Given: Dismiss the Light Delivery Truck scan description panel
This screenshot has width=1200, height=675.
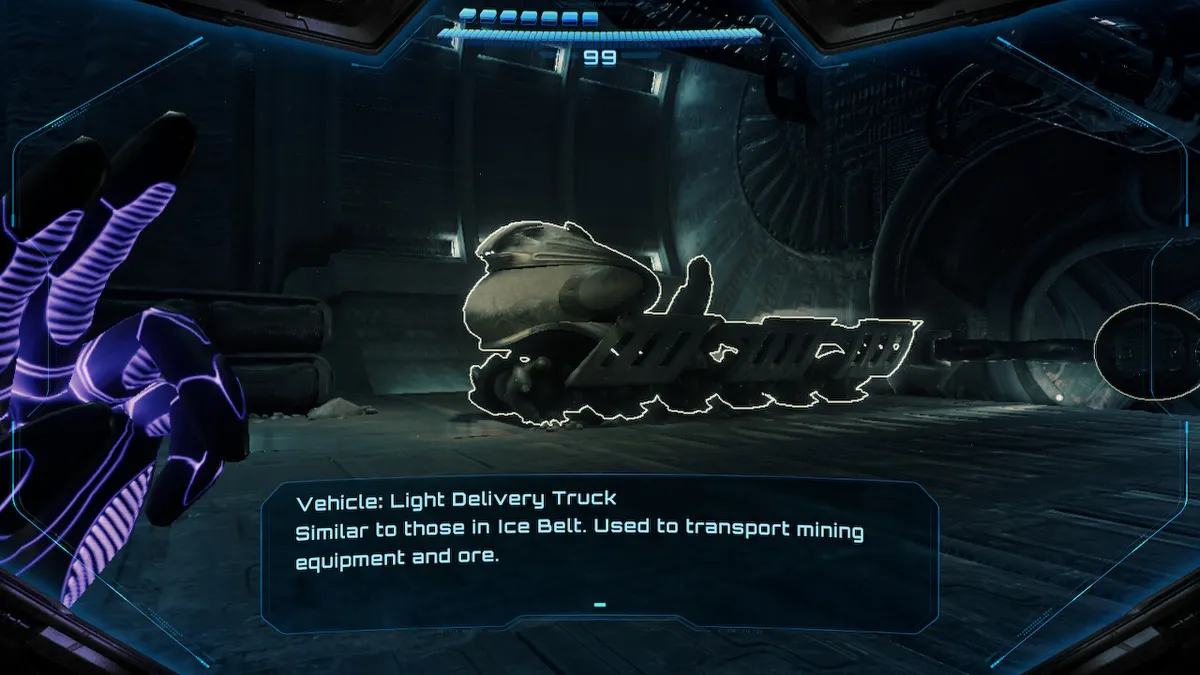Looking at the screenshot, I should click(600, 605).
